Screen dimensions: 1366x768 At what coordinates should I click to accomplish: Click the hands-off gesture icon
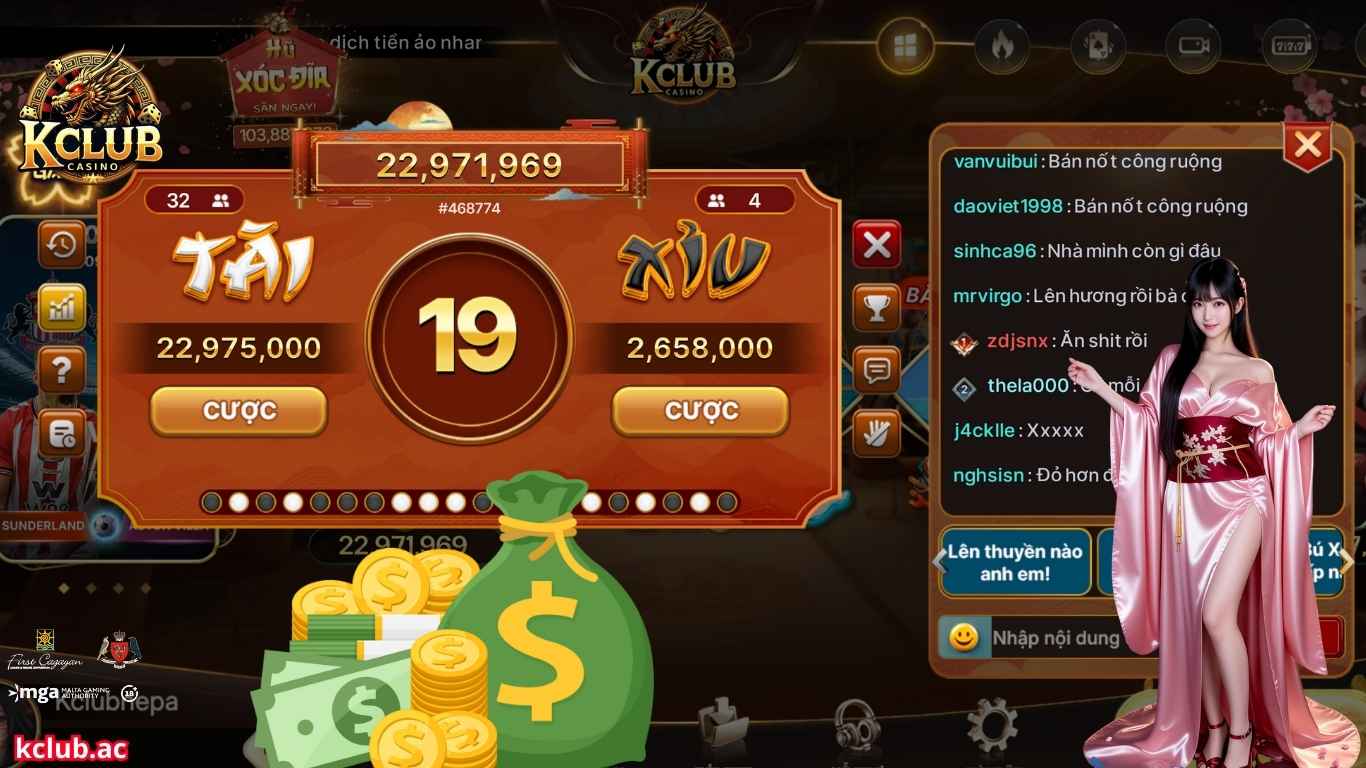(876, 432)
